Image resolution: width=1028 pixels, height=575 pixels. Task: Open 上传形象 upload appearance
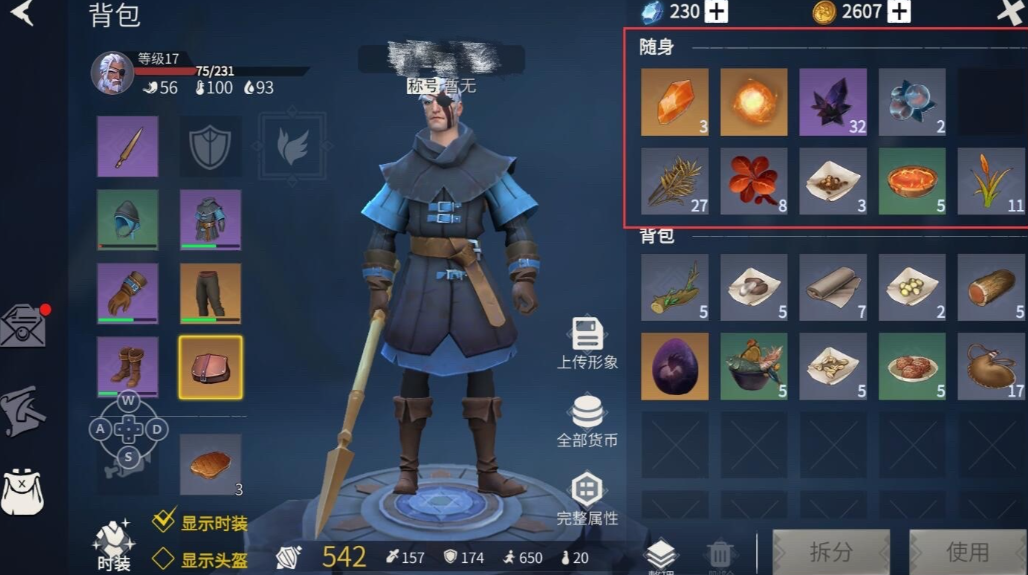pos(587,343)
